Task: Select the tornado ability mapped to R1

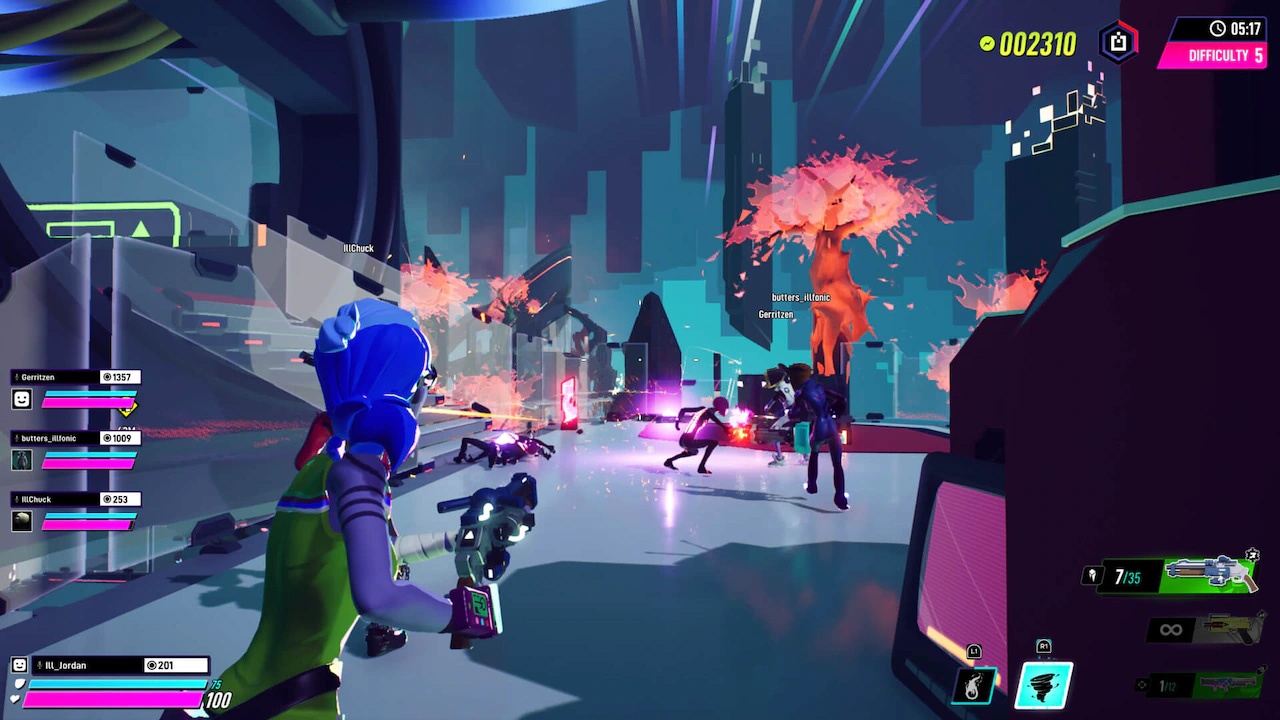Action: (1043, 684)
